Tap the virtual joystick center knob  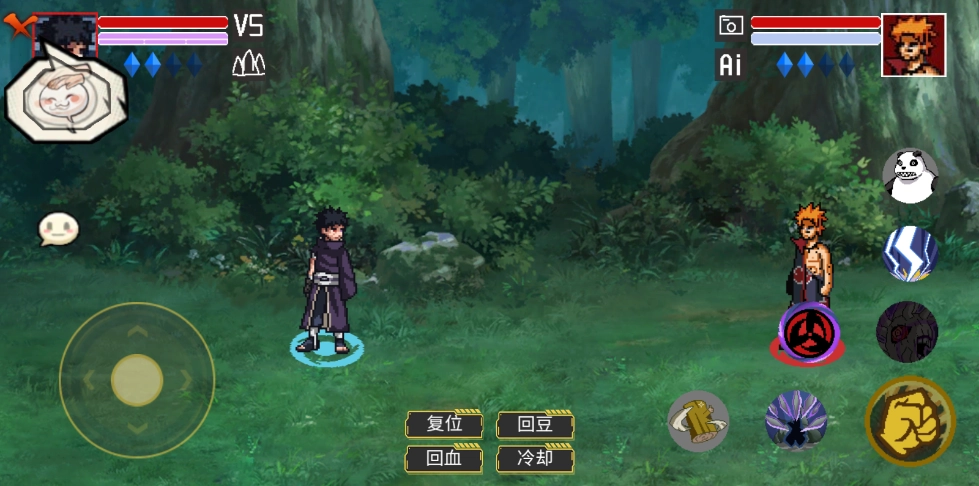click(x=137, y=380)
